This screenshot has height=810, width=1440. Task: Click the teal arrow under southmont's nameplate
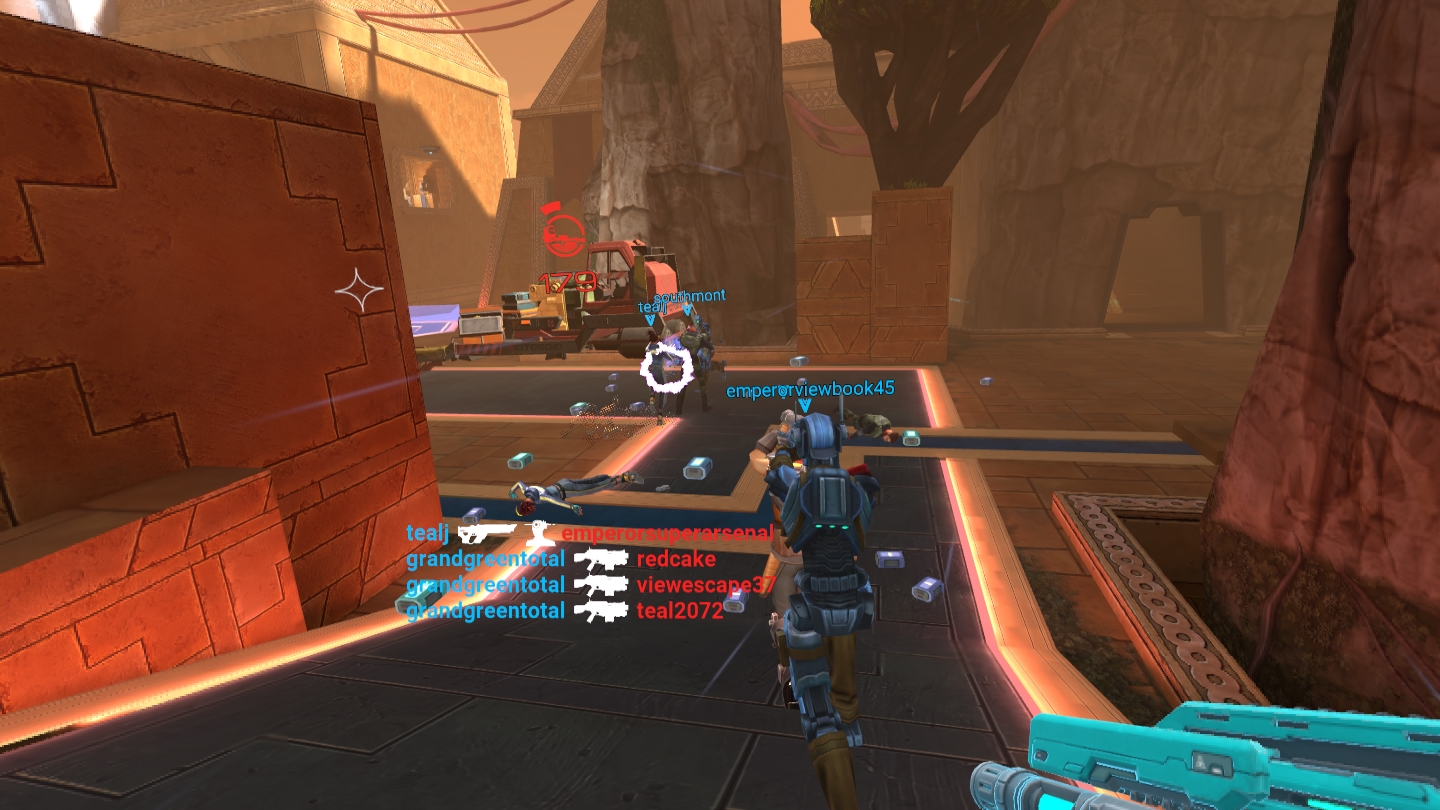(x=687, y=311)
